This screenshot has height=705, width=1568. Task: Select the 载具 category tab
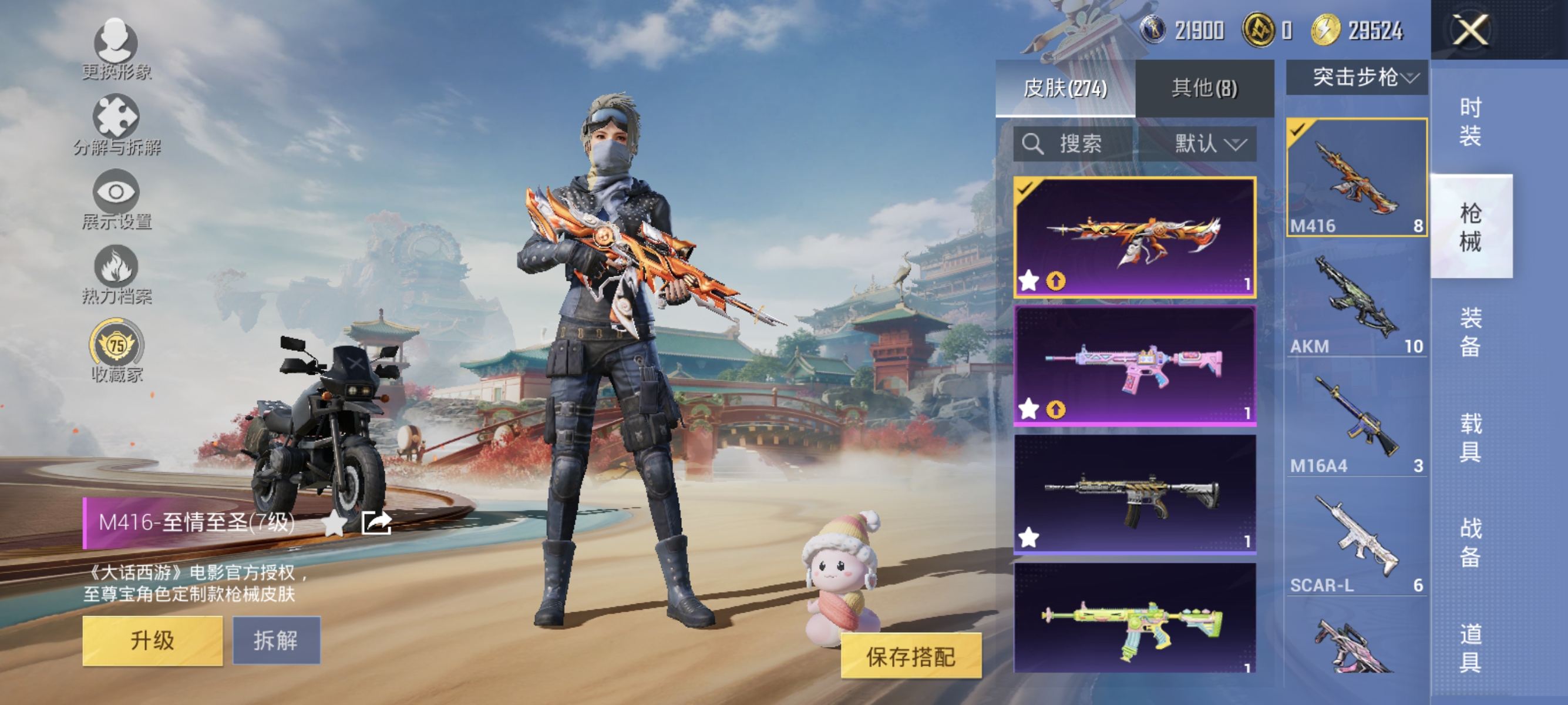click(1471, 438)
